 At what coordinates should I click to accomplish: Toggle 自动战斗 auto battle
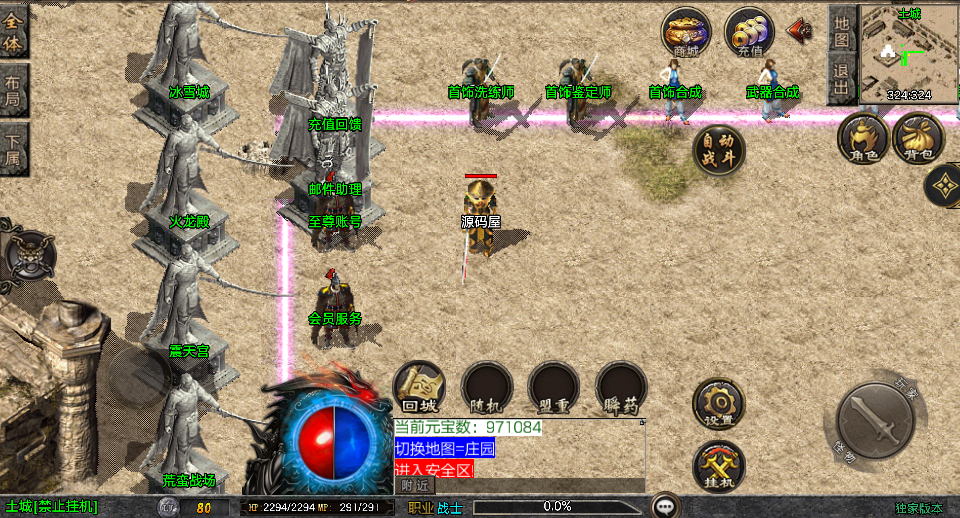(x=719, y=150)
